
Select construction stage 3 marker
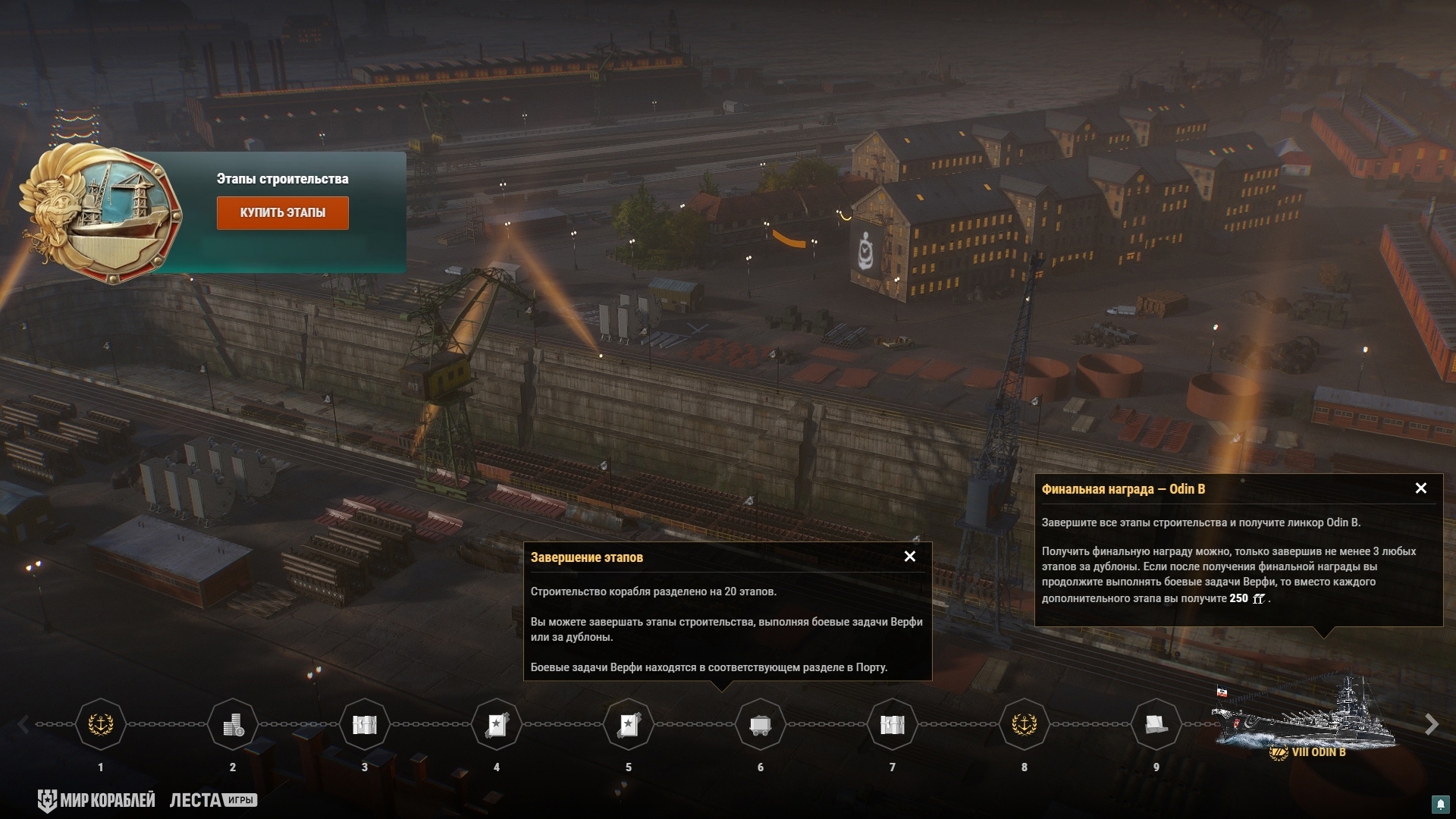point(365,725)
